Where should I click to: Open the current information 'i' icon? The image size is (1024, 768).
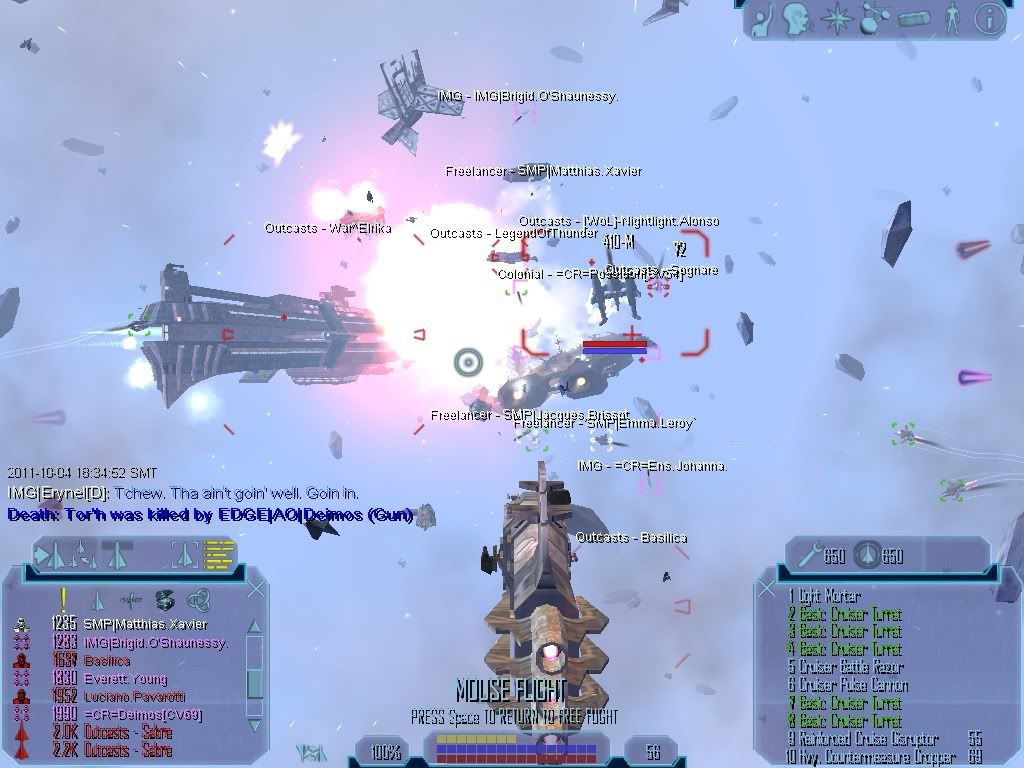pyautogui.click(x=989, y=20)
